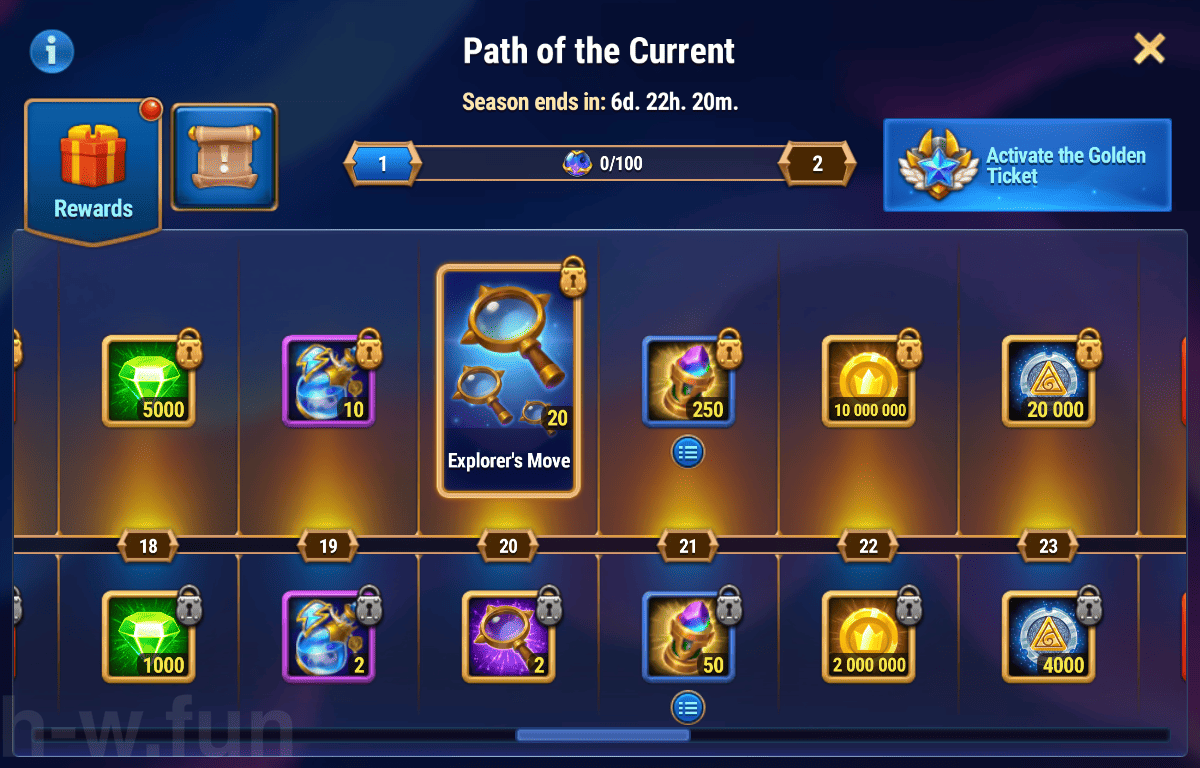
Task: Select the 2 energy potion free reward
Action: (329, 637)
